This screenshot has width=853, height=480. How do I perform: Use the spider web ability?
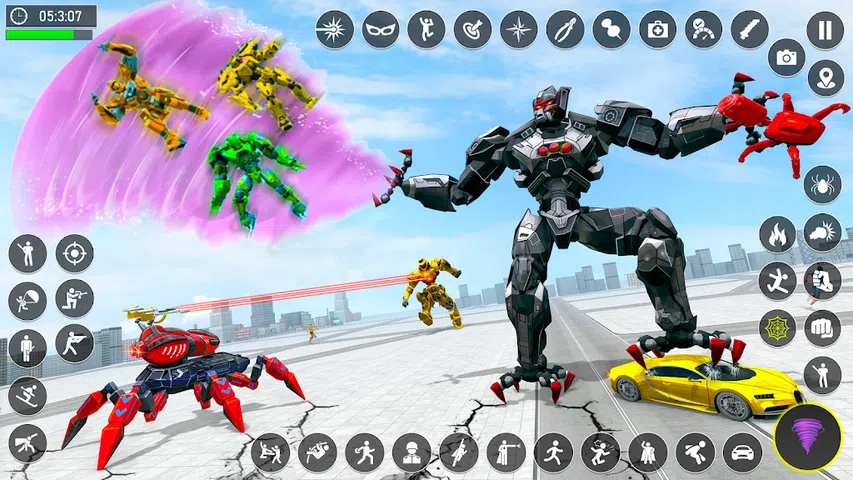pyautogui.click(x=777, y=328)
